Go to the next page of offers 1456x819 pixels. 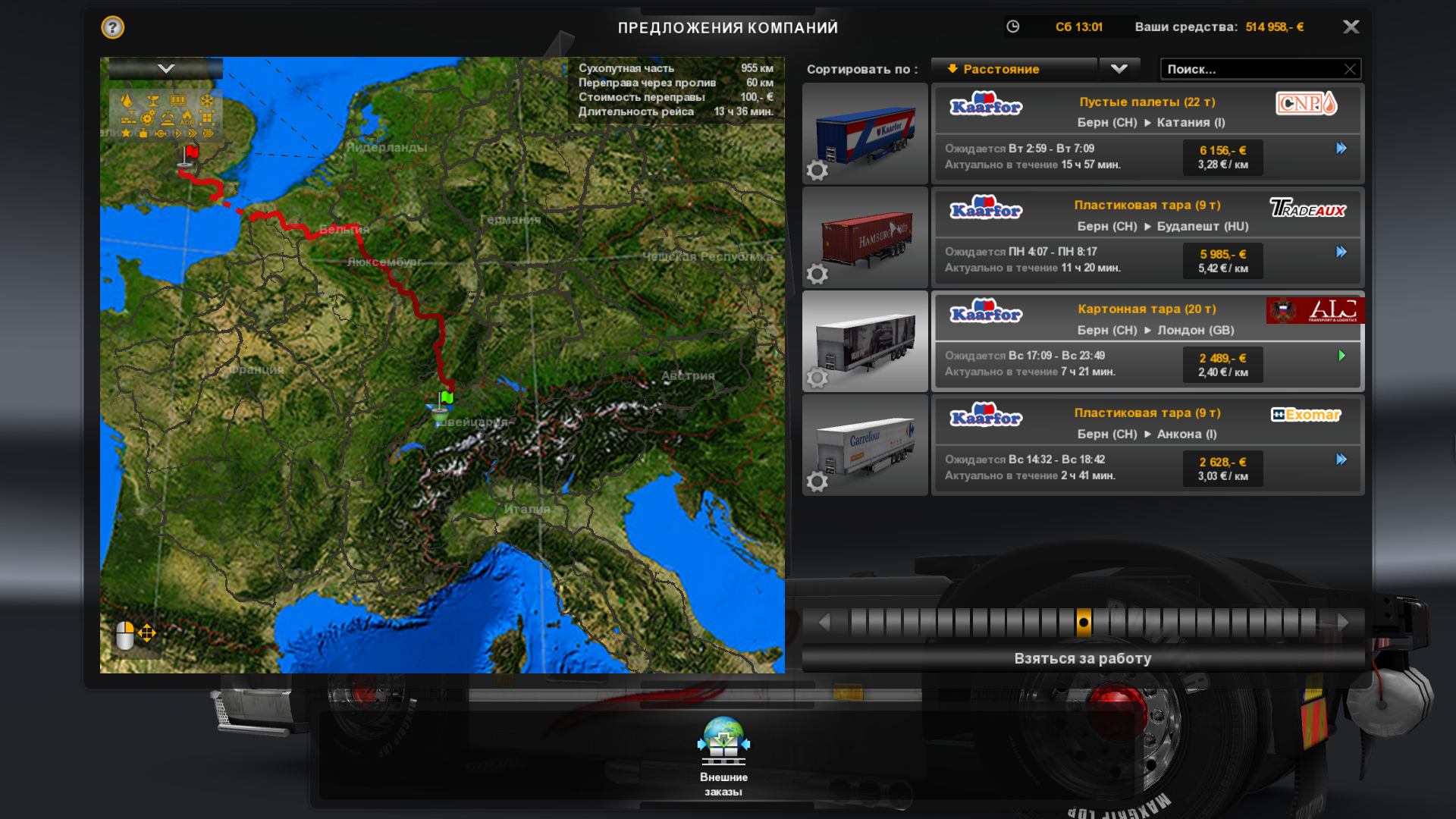[1343, 623]
